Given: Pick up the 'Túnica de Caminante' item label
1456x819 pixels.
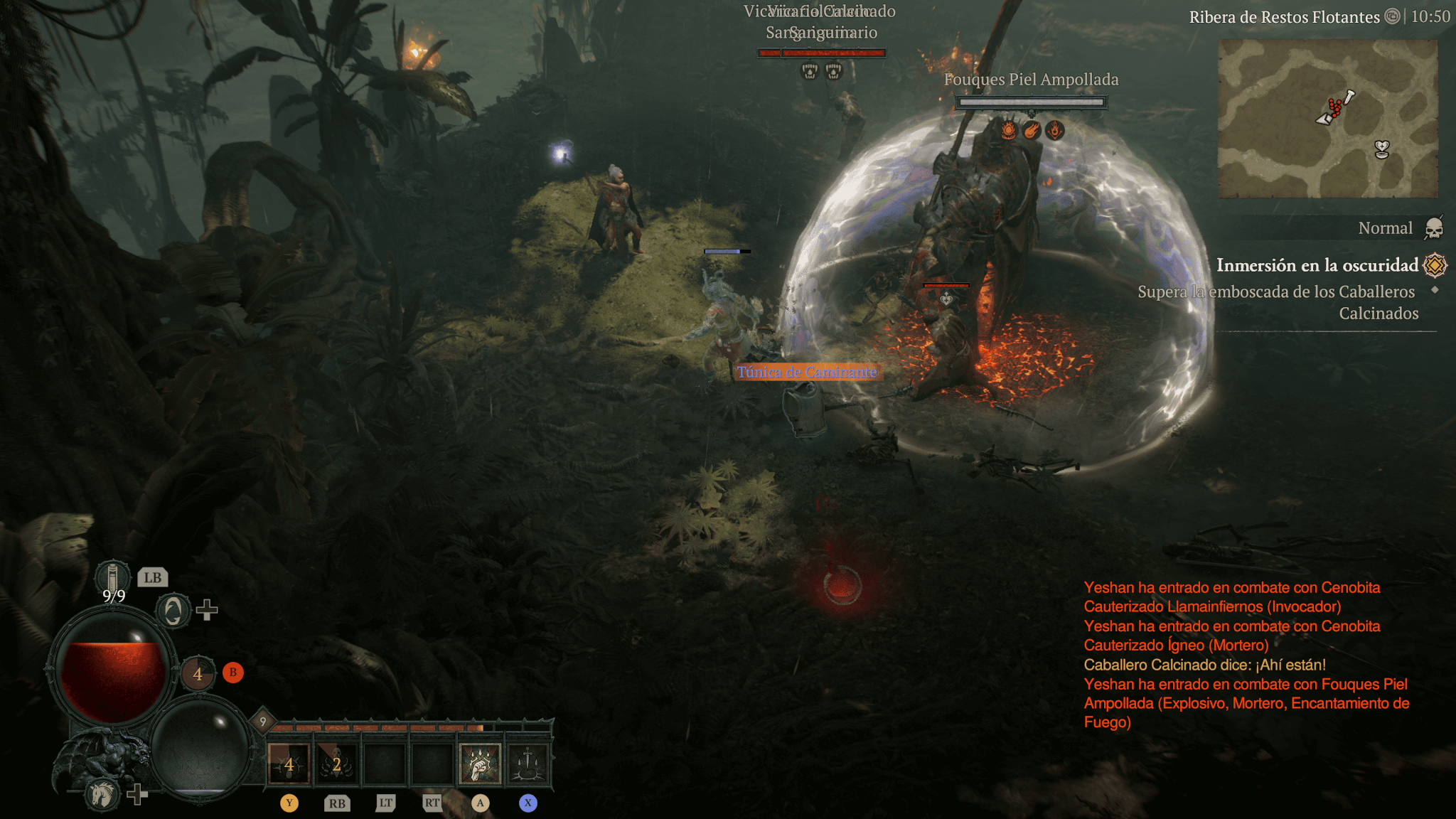Looking at the screenshot, I should coord(807,372).
